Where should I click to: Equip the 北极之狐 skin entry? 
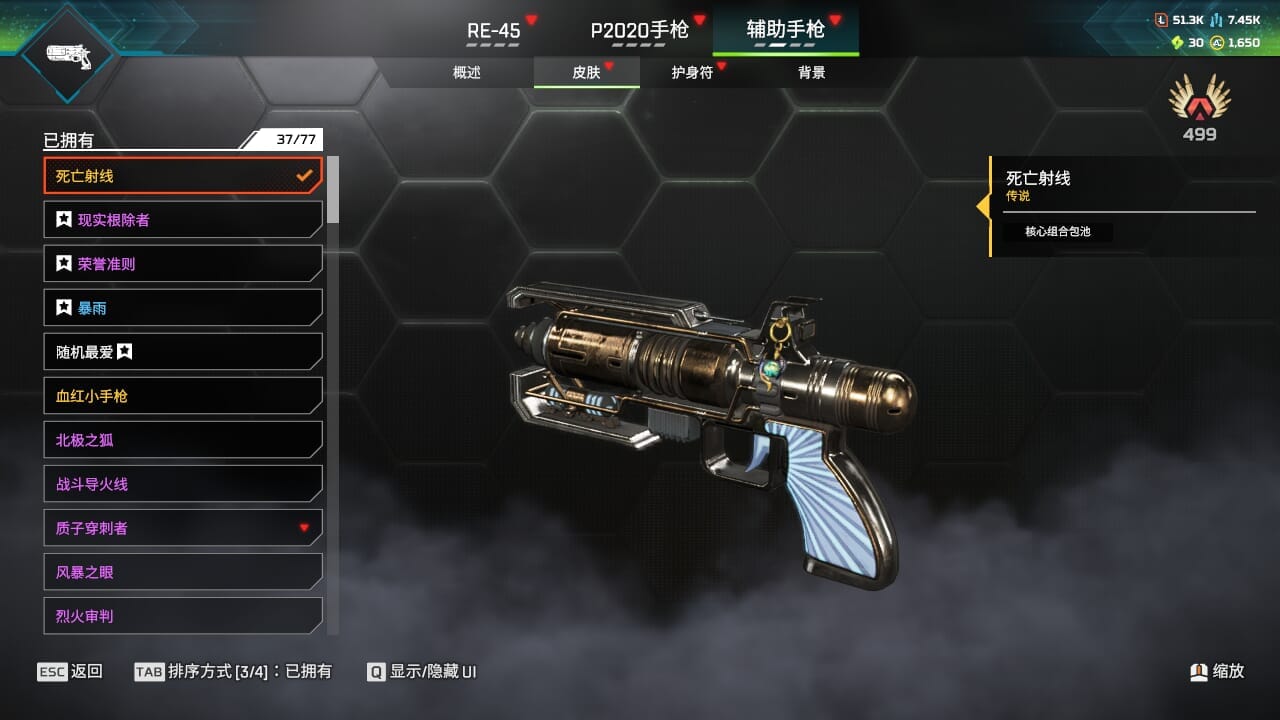click(183, 440)
